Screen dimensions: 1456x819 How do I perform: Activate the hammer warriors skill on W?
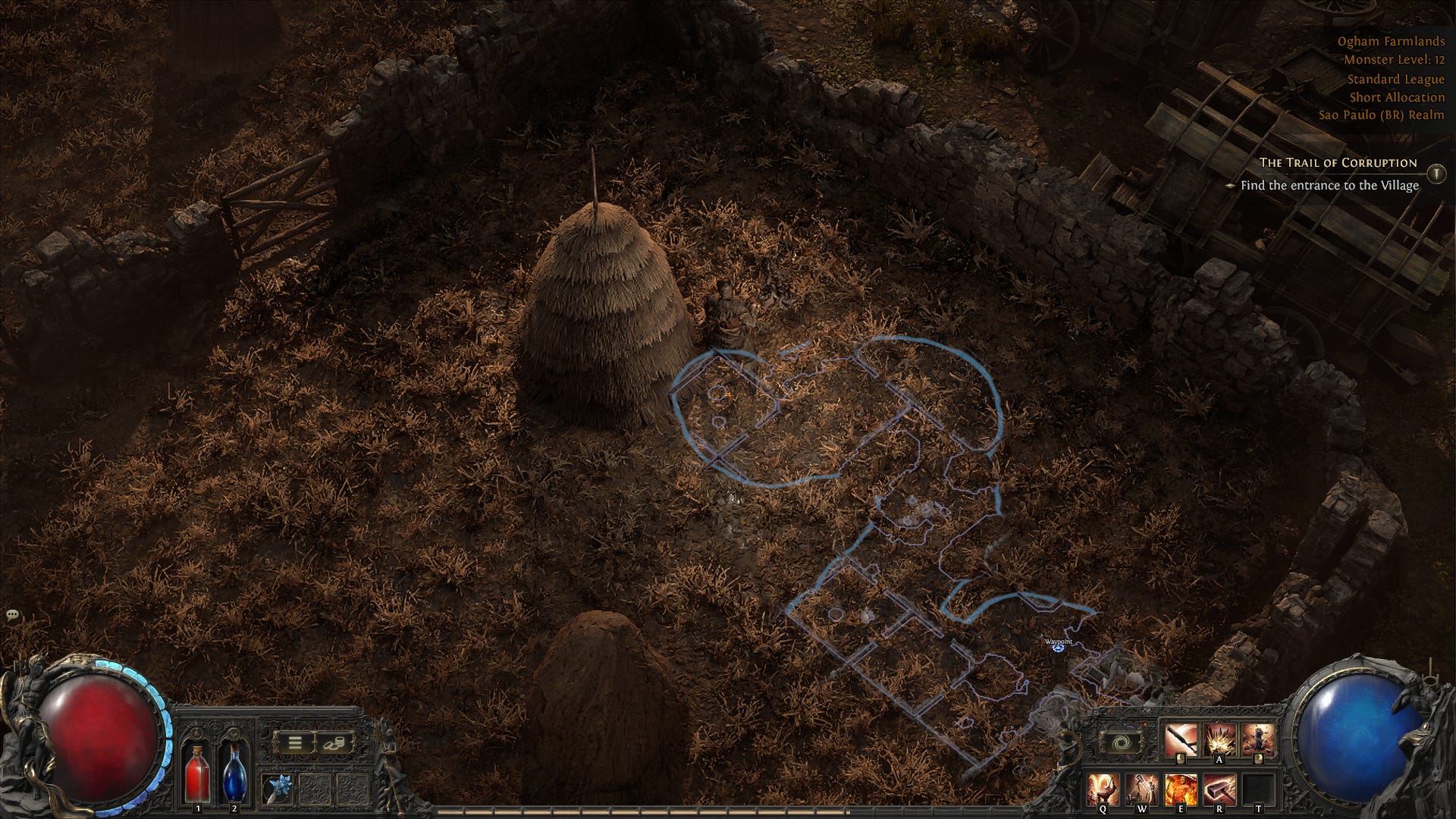click(x=1142, y=789)
